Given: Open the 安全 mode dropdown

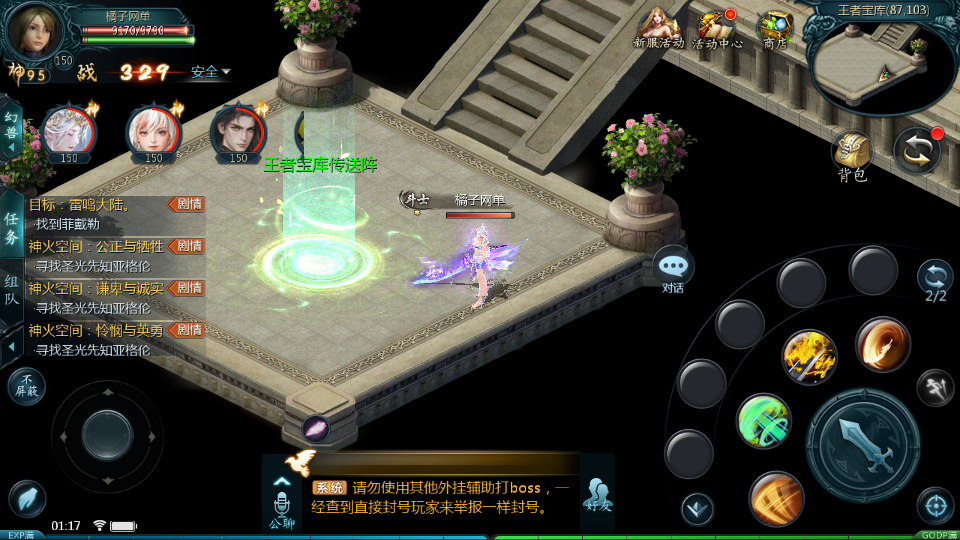Looking at the screenshot, I should [210, 72].
